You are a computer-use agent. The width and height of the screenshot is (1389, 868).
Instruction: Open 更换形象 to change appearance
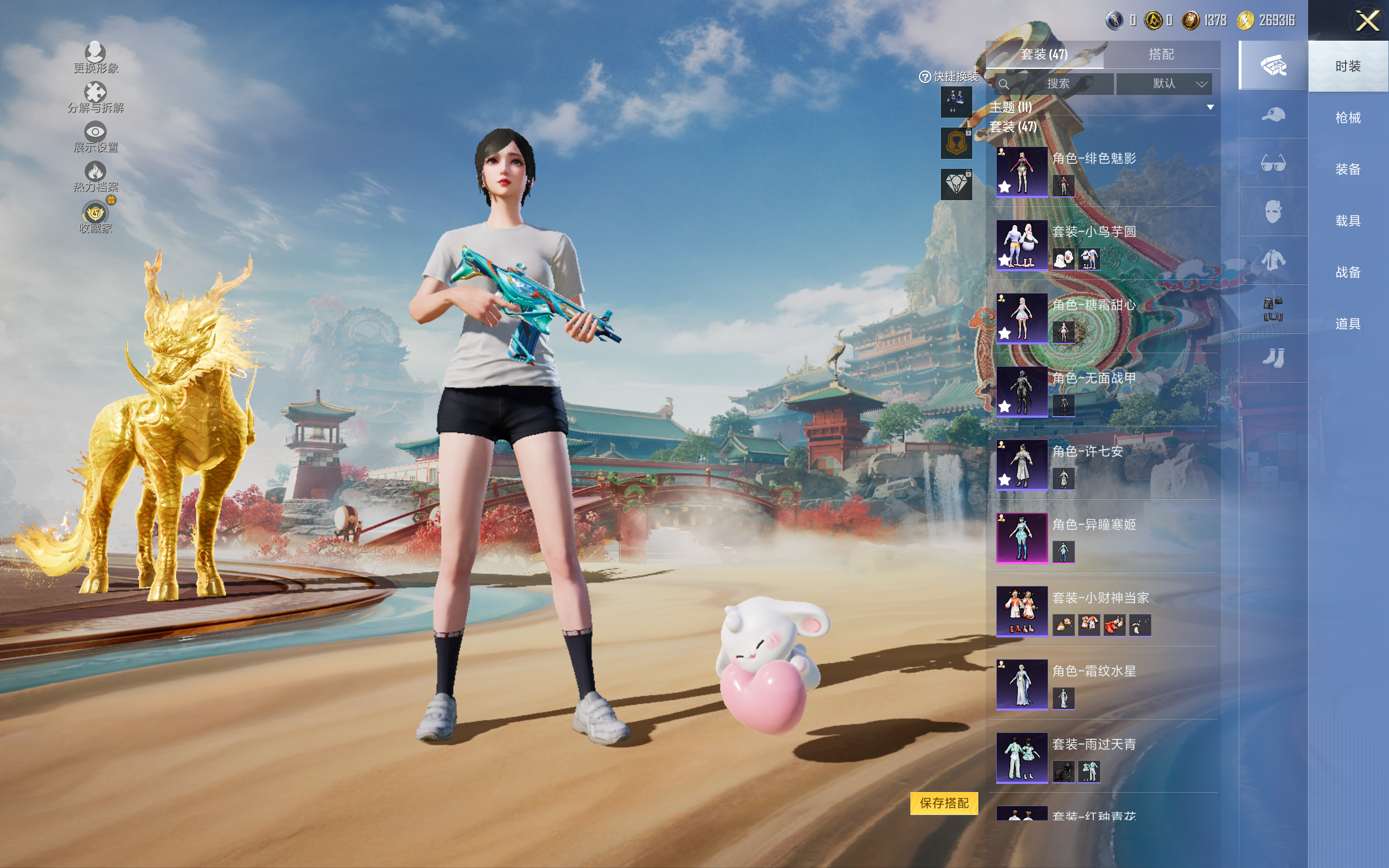tap(95, 58)
